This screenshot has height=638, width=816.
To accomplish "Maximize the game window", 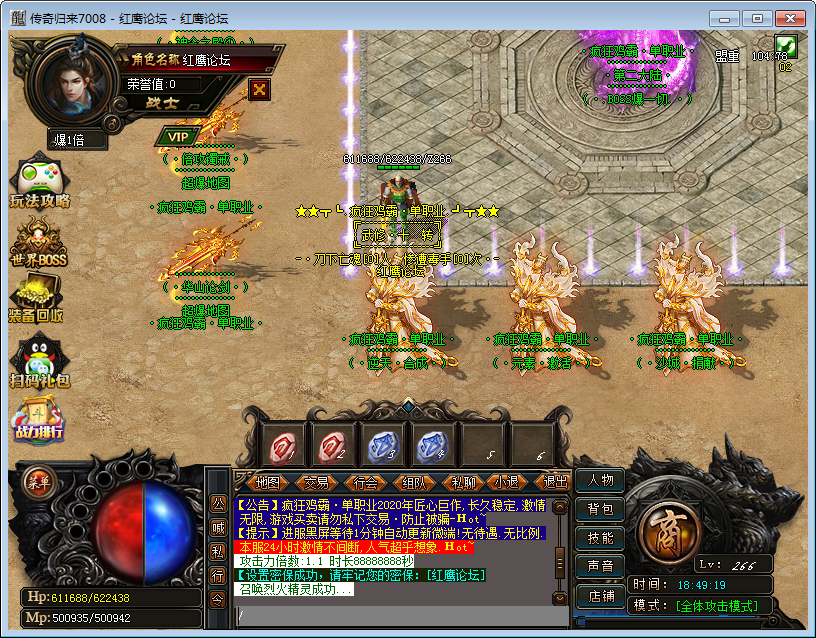I will pyautogui.click(x=757, y=18).
